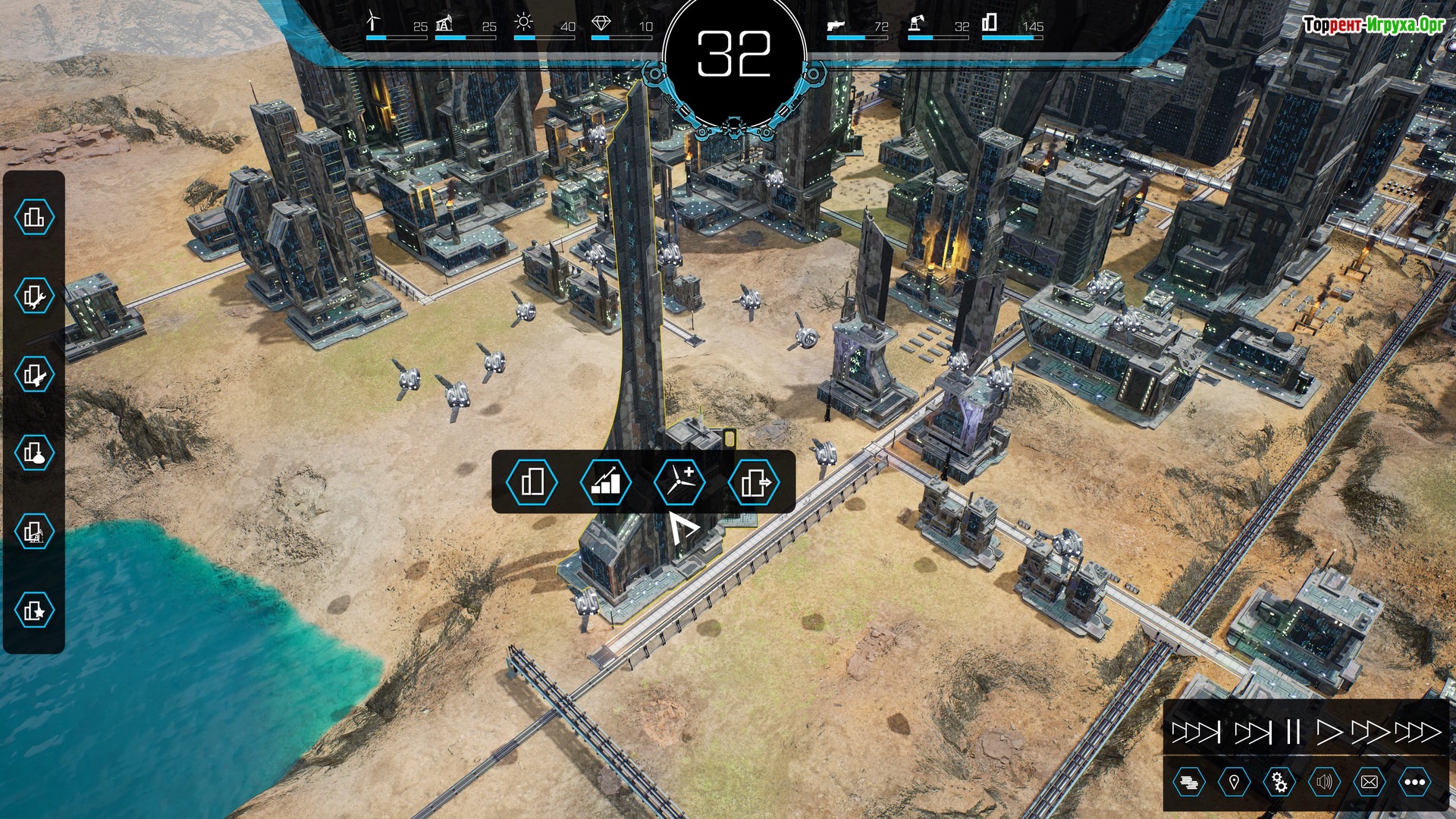The width and height of the screenshot is (1456, 819).
Task: Open the buildings menu in the left sidebar
Action: 34,218
